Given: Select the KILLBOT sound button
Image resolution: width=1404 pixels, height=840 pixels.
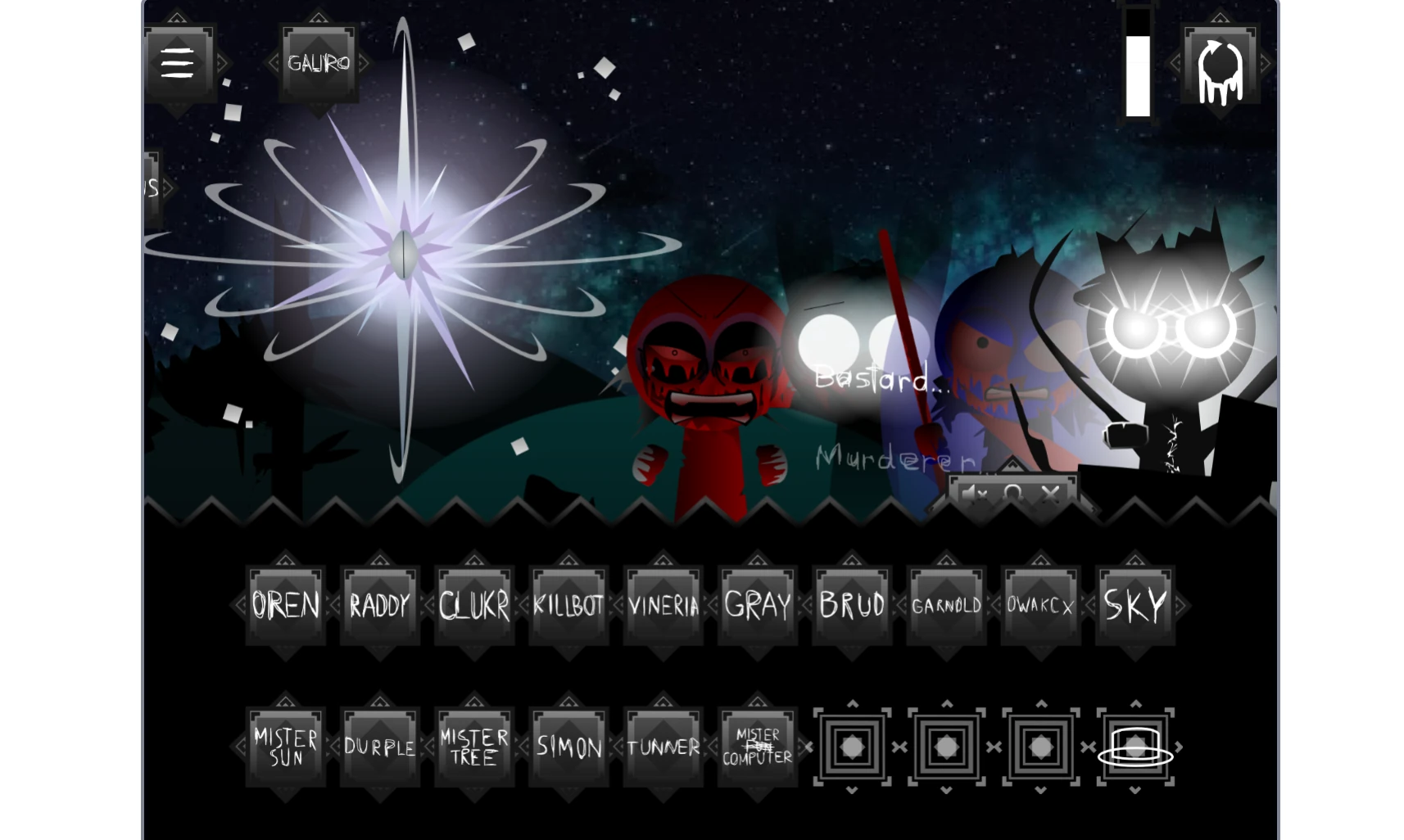Looking at the screenshot, I should 568,606.
